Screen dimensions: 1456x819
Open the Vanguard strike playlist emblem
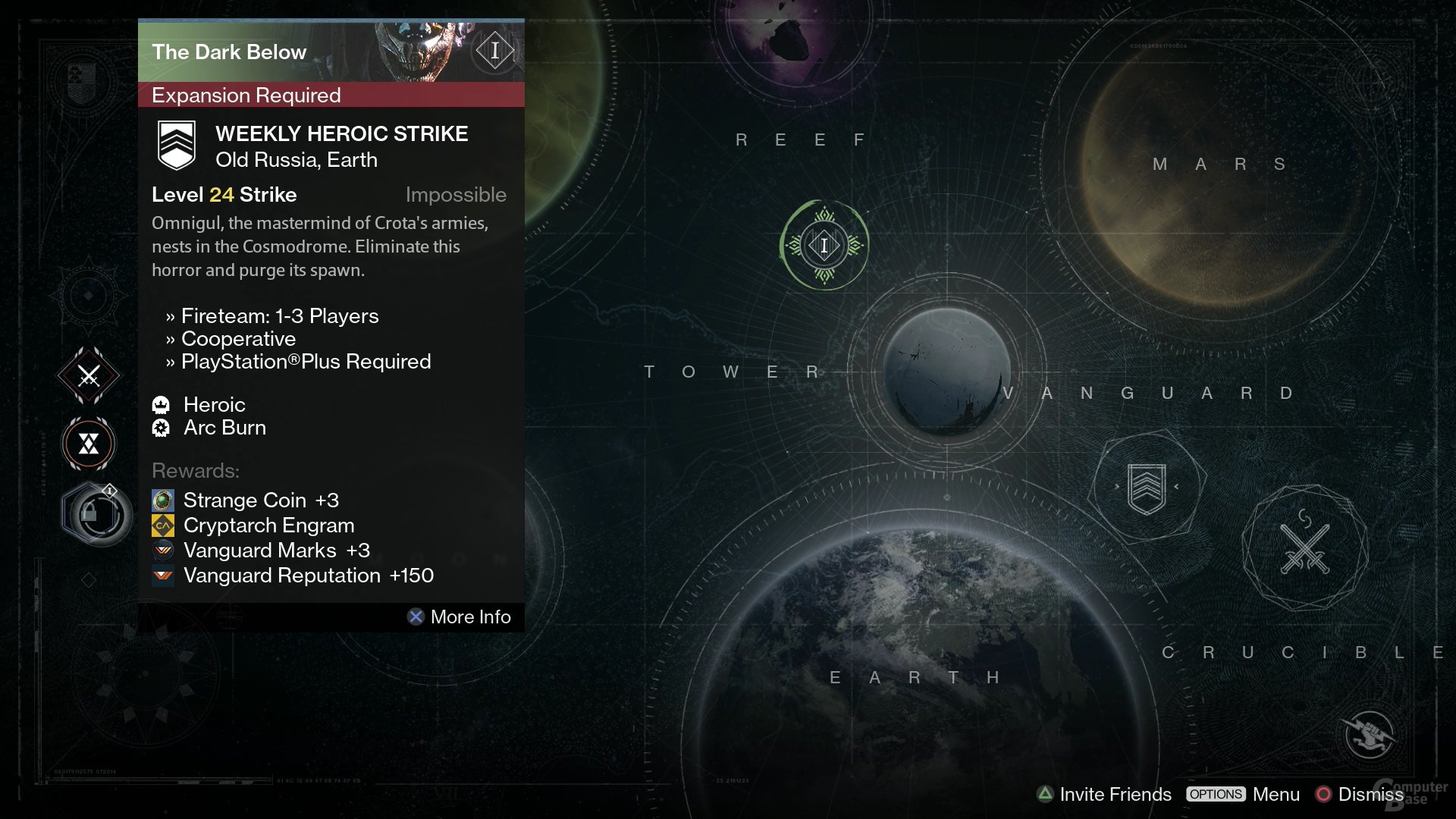click(1147, 488)
